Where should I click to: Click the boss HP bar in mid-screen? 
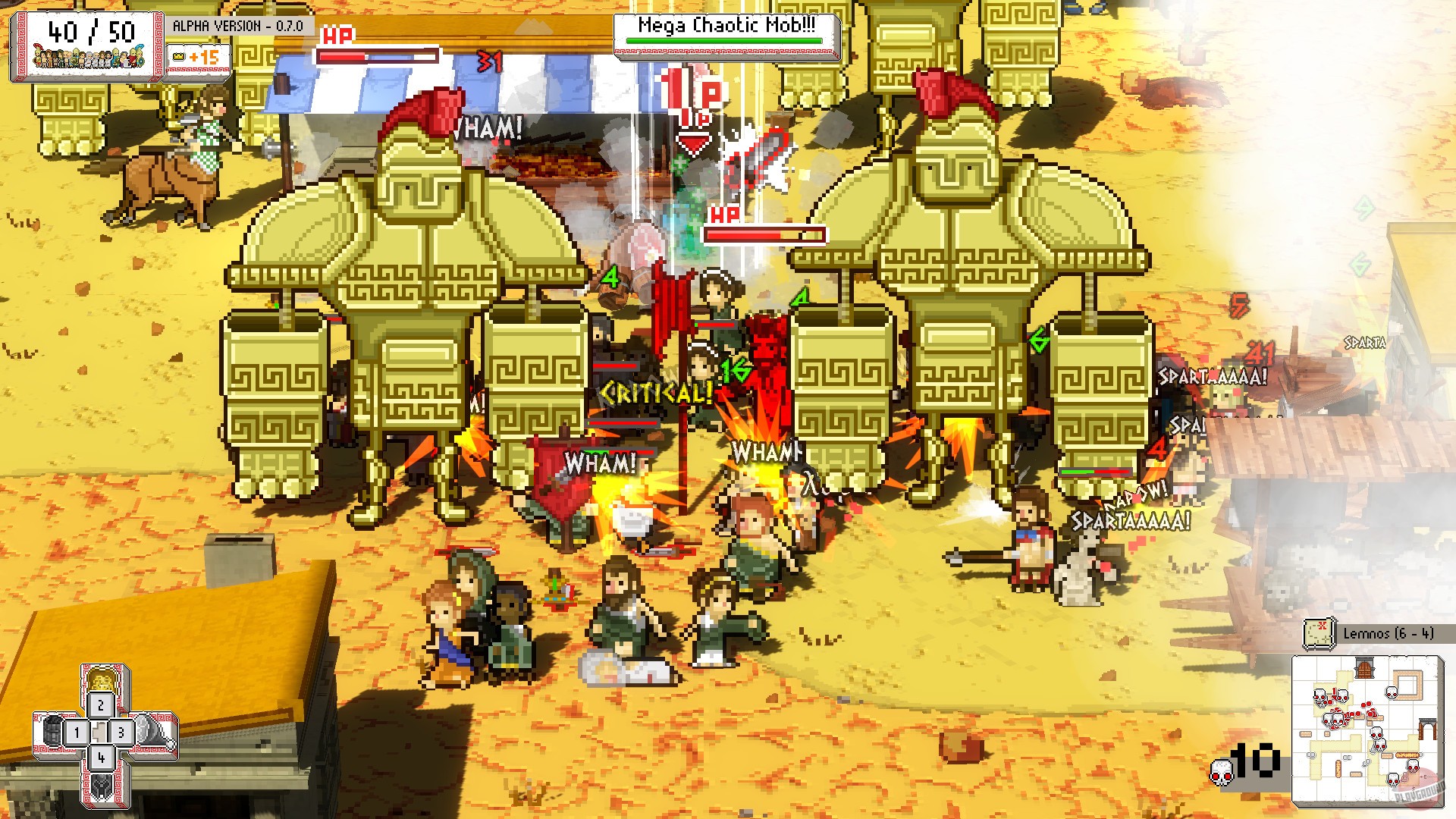click(767, 233)
